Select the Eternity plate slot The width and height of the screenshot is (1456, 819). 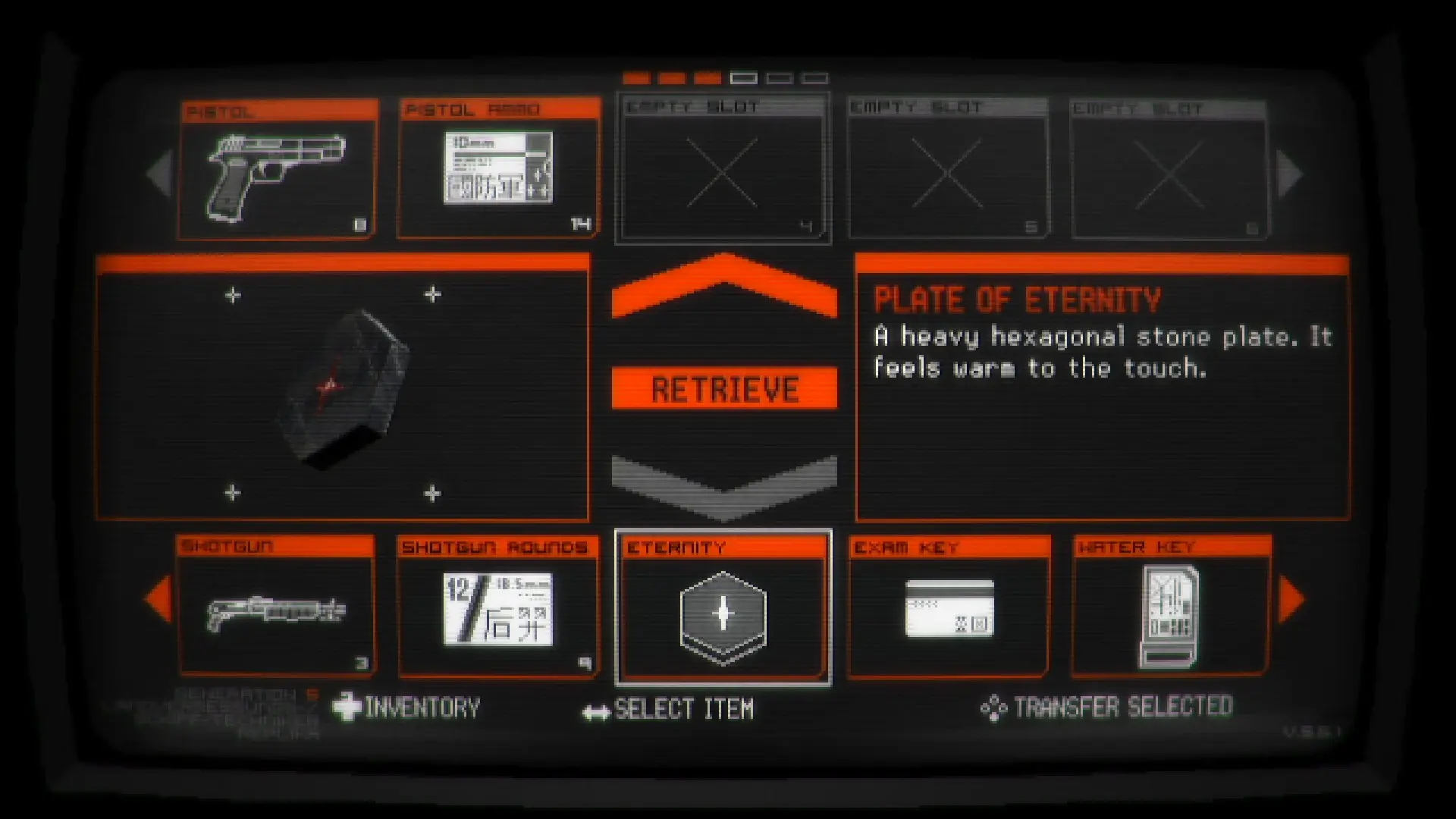click(723, 608)
